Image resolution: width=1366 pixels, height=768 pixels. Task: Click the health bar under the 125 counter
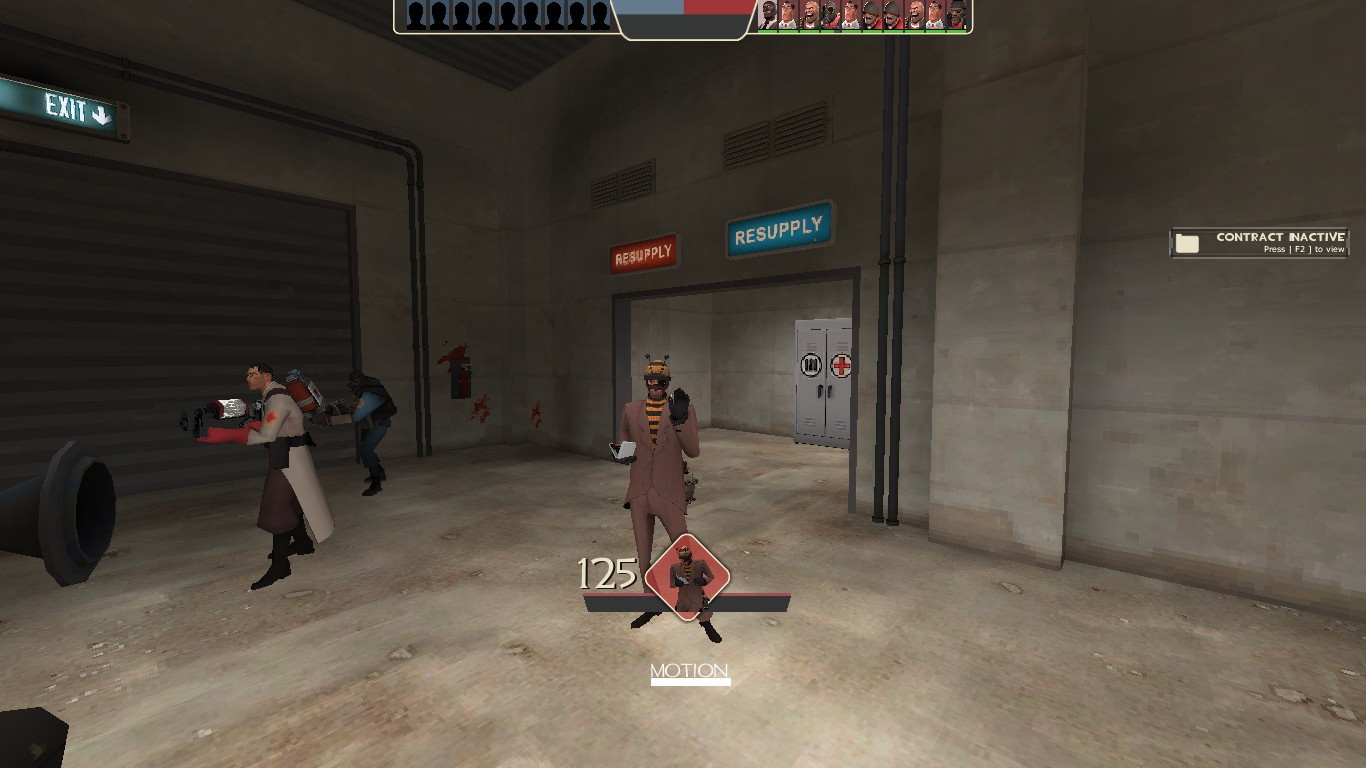[x=686, y=601]
